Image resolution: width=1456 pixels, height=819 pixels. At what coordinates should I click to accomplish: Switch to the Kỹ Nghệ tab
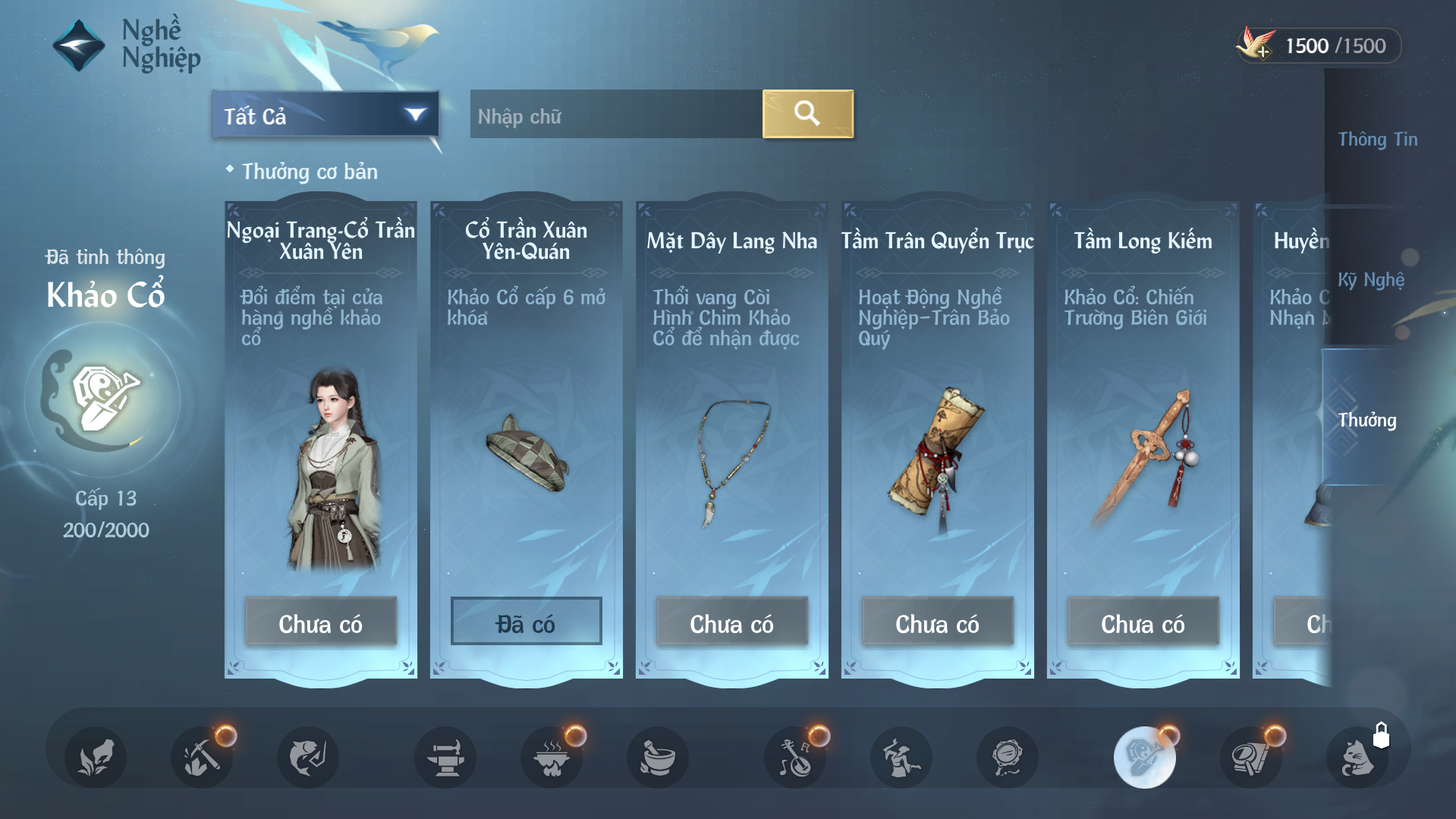coord(1370,280)
